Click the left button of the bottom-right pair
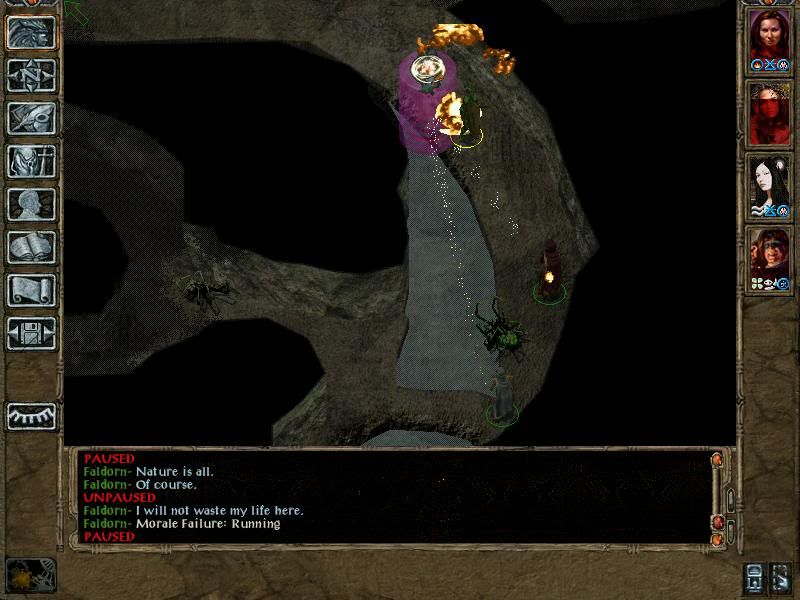 [x=753, y=577]
